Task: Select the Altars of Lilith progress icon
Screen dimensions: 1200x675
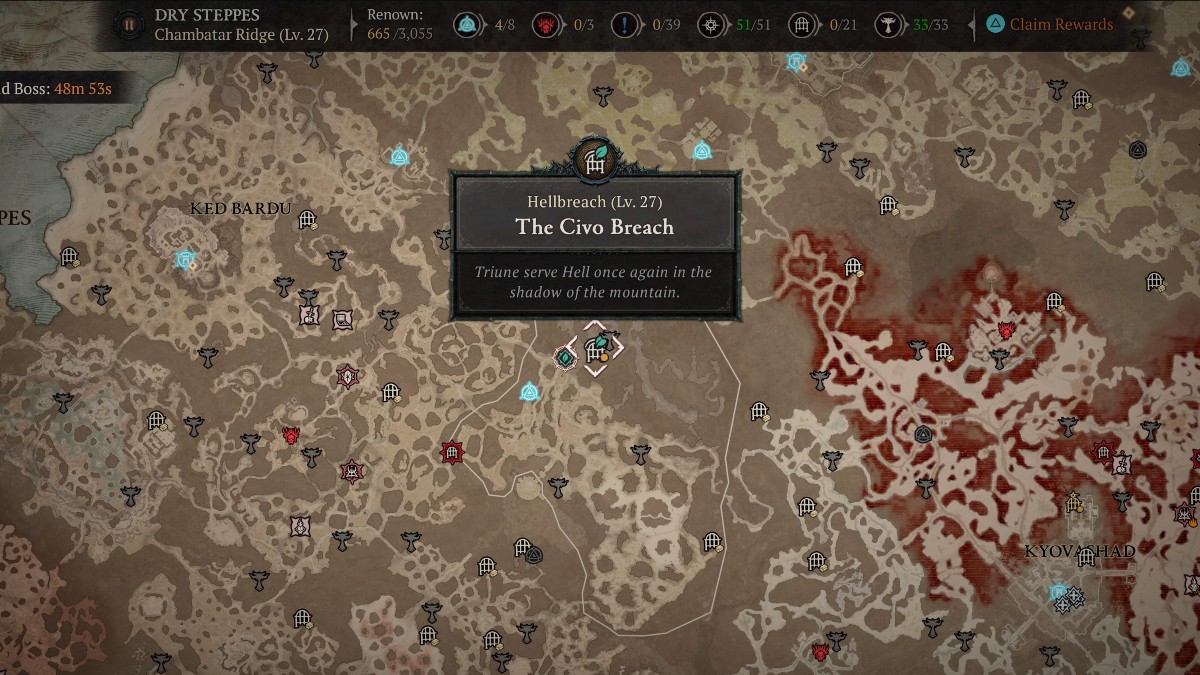Action: [885, 24]
